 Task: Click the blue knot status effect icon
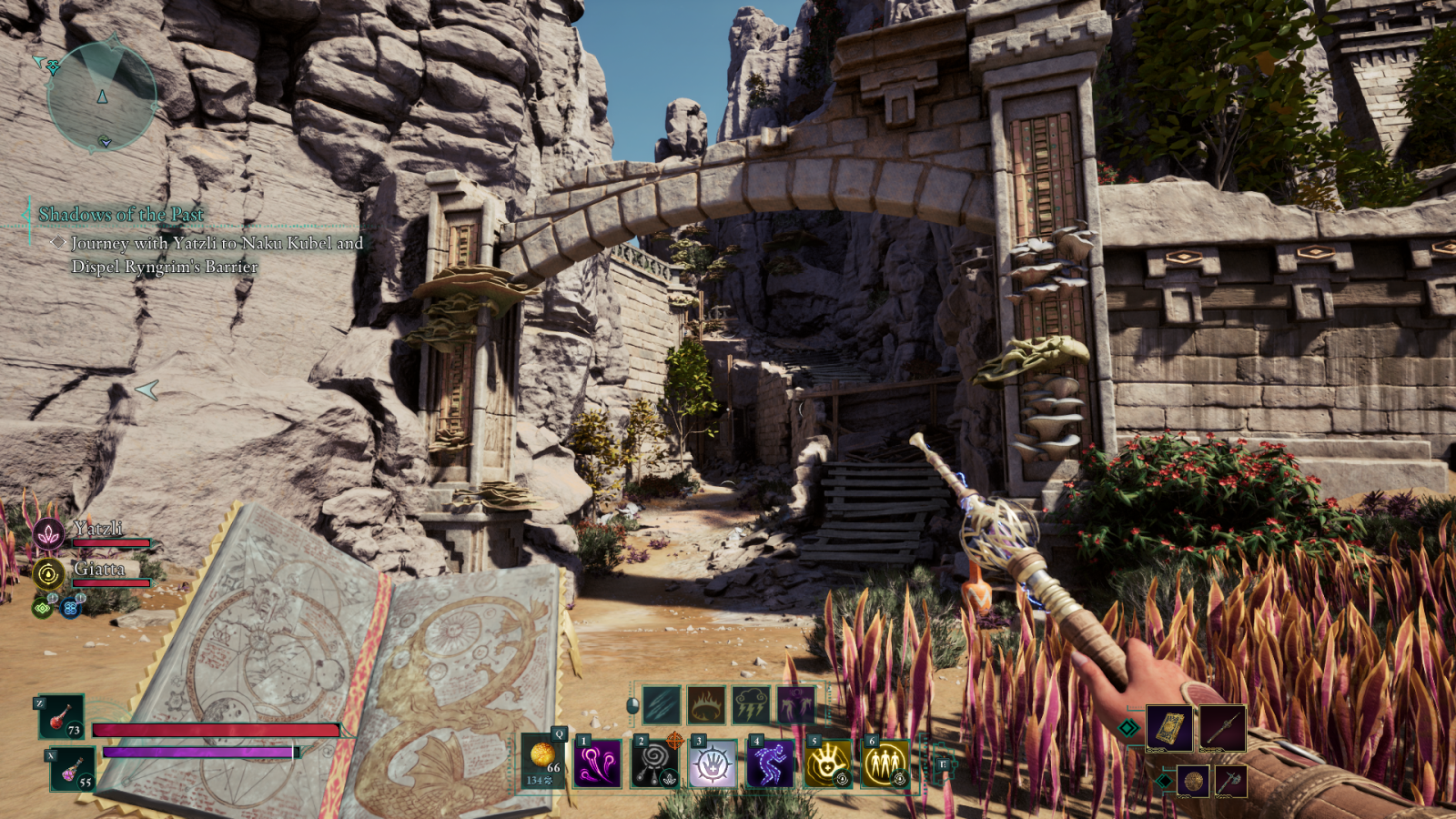pos(70,608)
